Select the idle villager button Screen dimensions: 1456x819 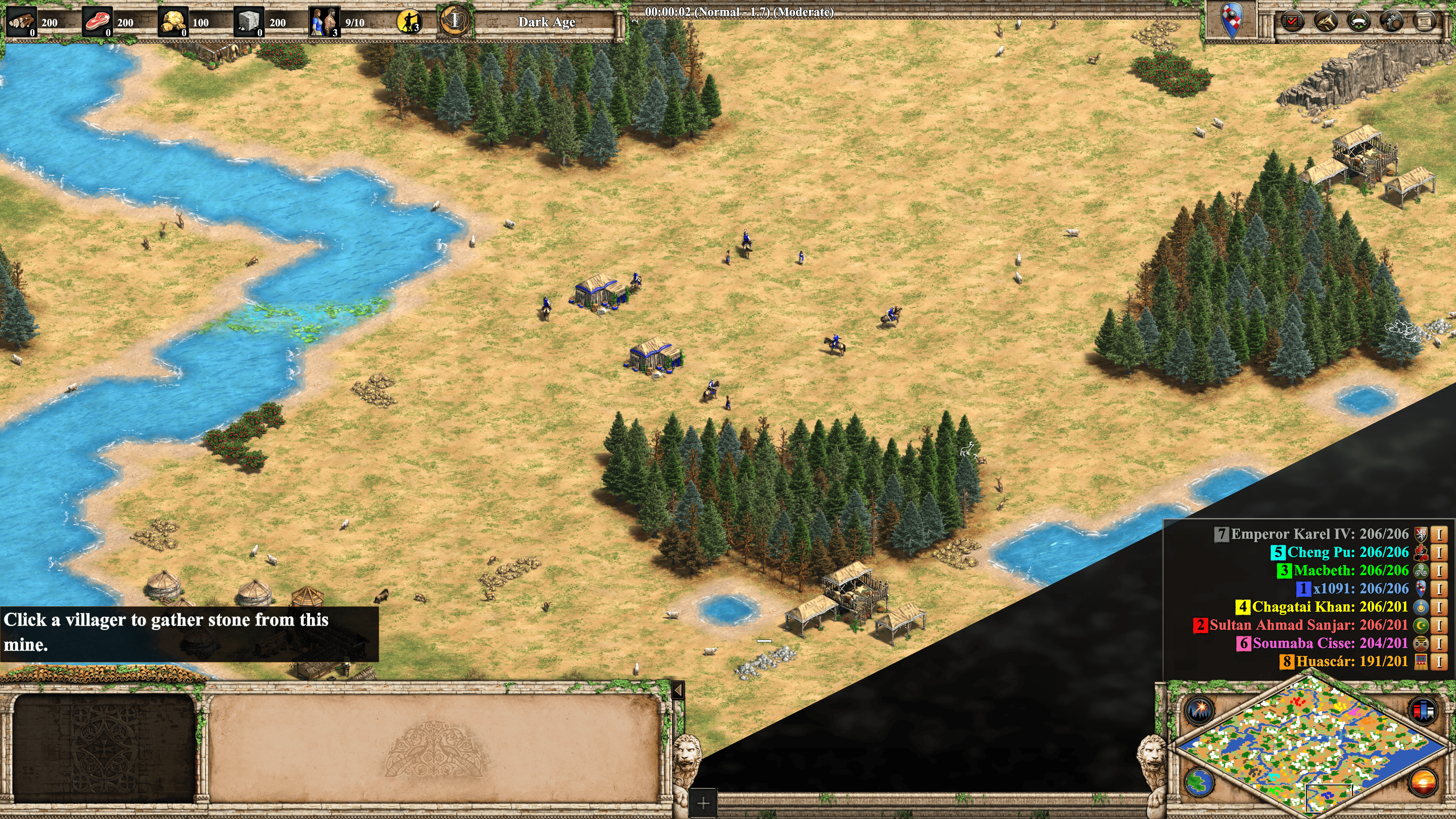click(409, 22)
